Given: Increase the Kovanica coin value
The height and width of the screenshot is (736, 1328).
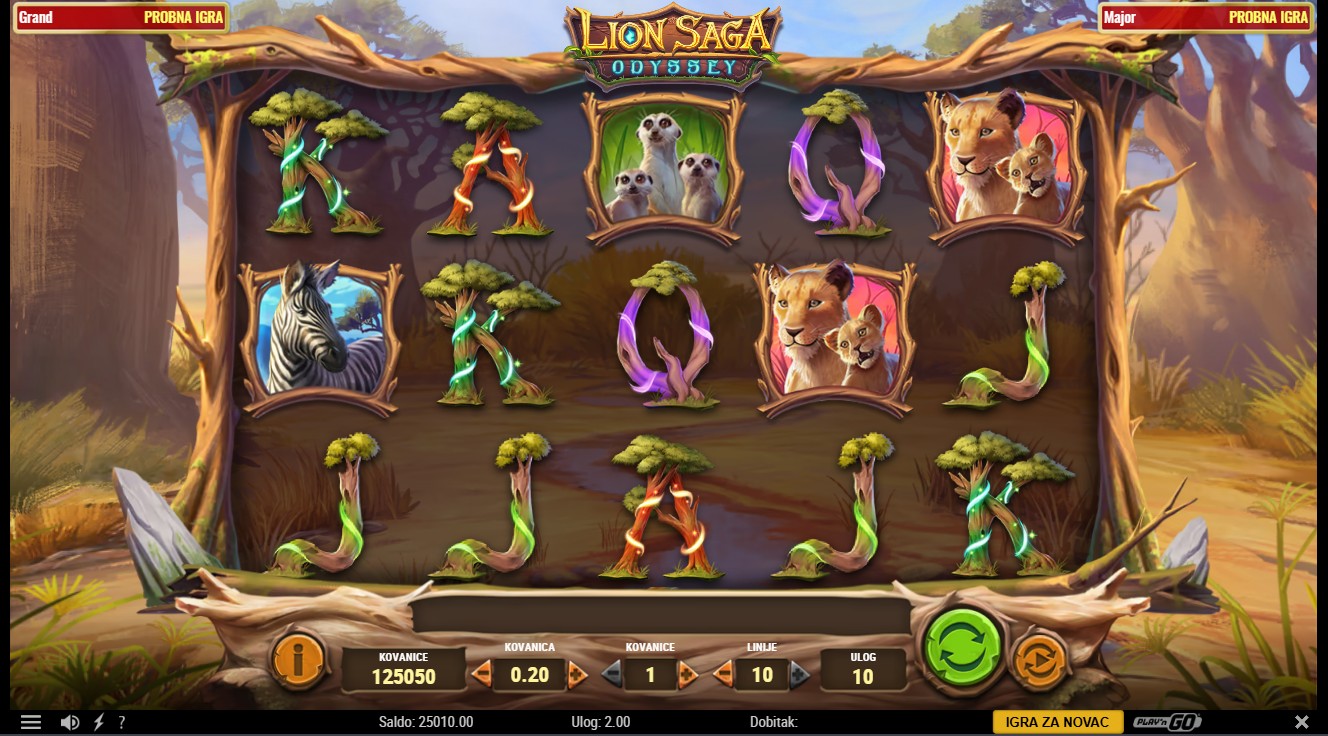Looking at the screenshot, I should [x=577, y=674].
